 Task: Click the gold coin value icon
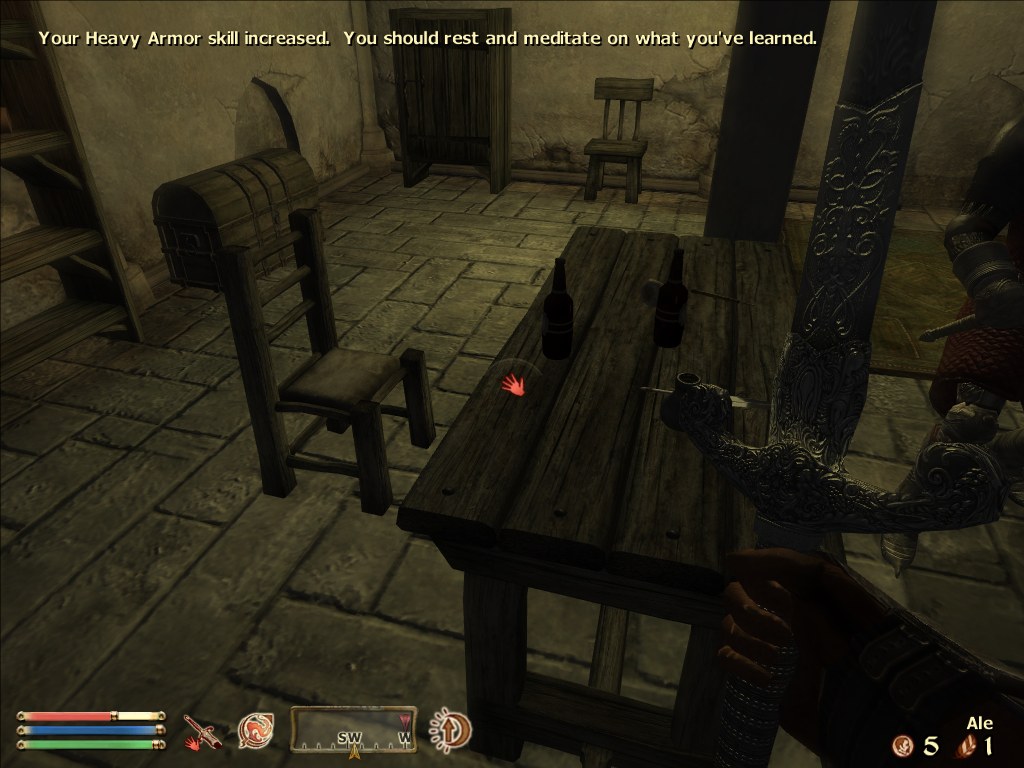point(904,745)
